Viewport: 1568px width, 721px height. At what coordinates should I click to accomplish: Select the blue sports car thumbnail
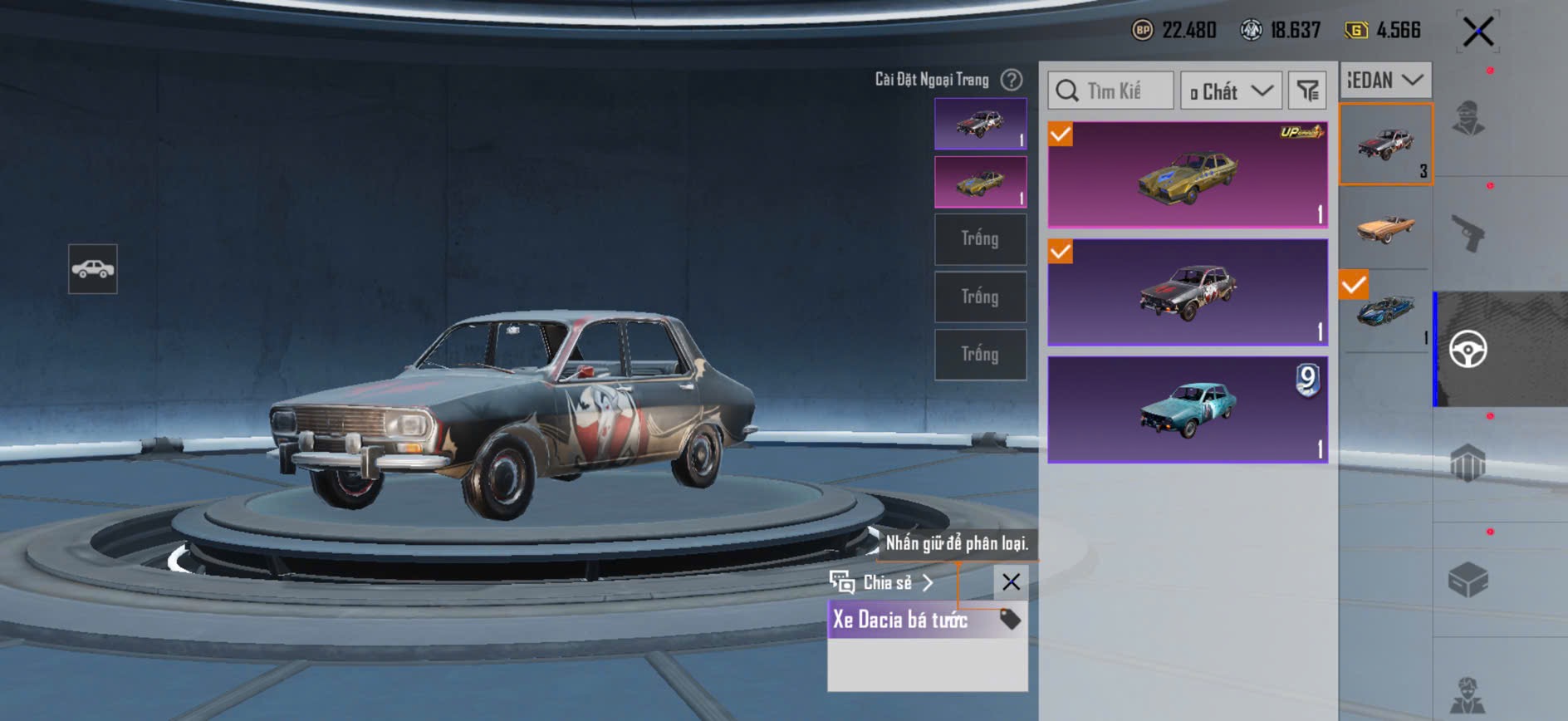[x=1384, y=310]
